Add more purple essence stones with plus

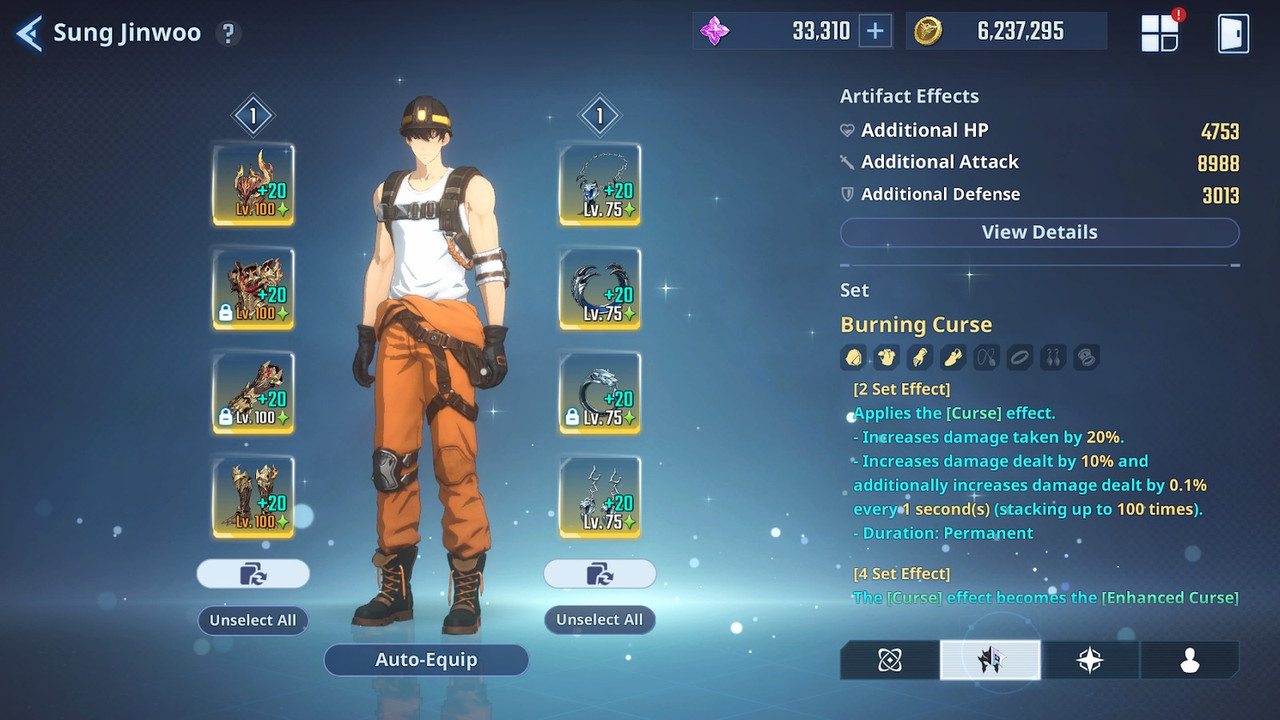click(x=875, y=31)
